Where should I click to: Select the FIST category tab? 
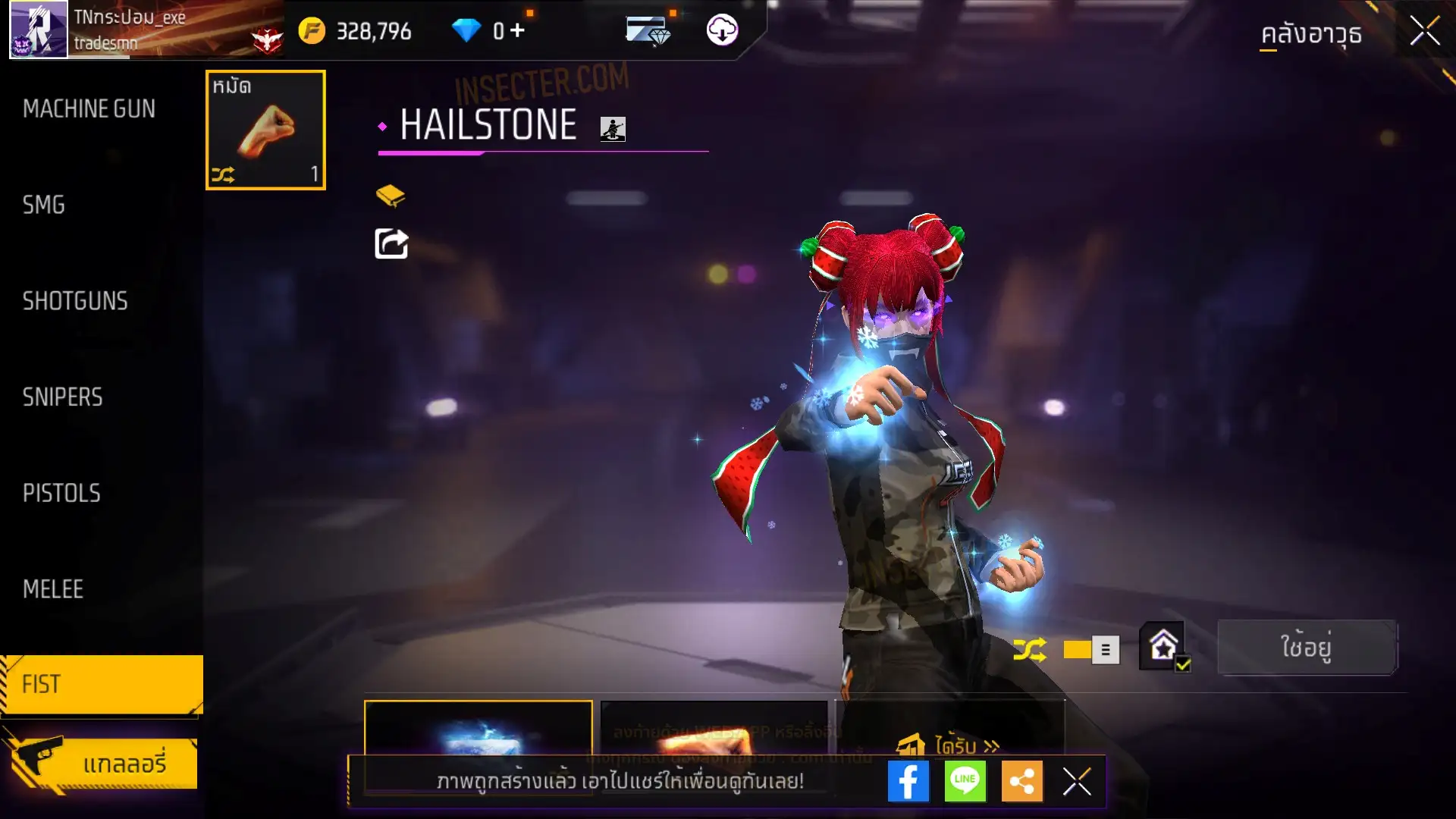click(102, 684)
